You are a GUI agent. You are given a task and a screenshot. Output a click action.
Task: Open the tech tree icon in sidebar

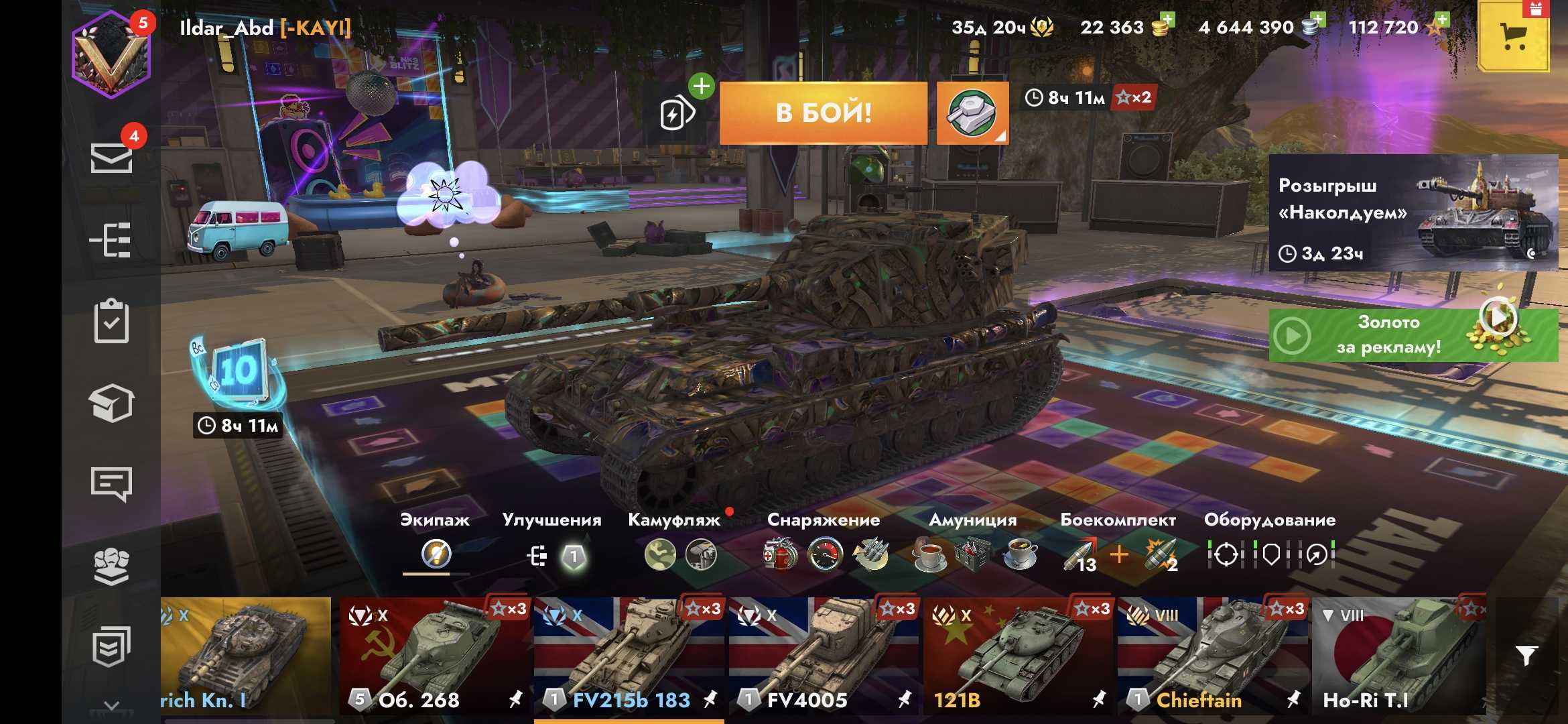click(x=111, y=241)
